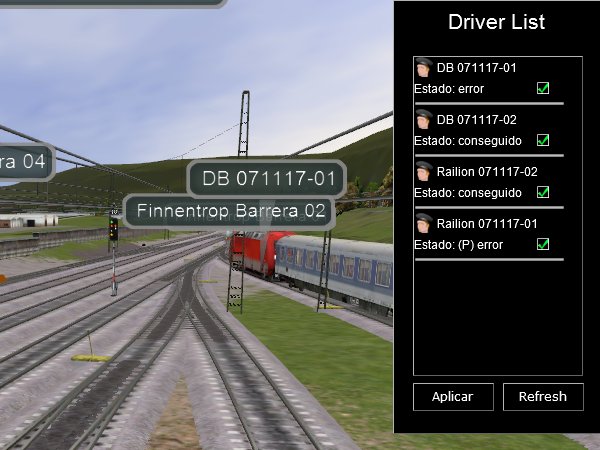Choose Railion 071117-02 driver entry
Viewport: 600px width, 450px height.
tap(487, 172)
